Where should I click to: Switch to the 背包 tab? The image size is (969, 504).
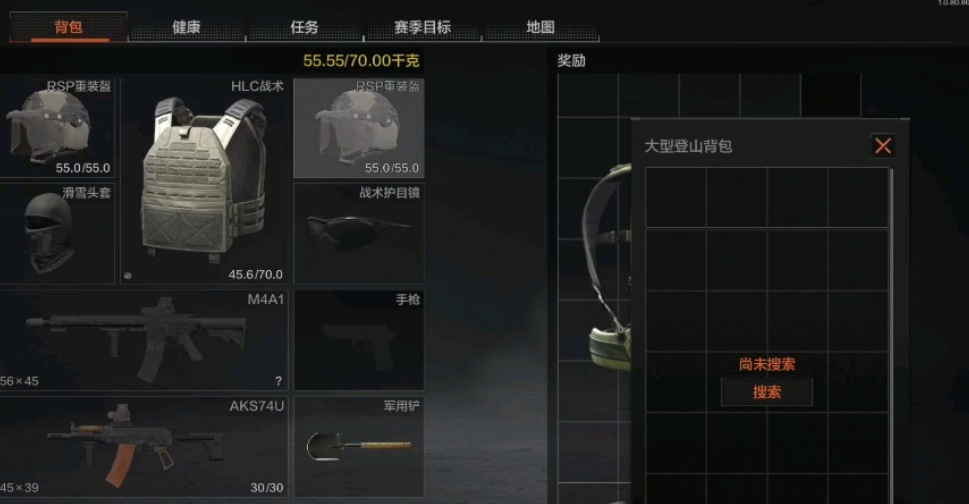68,27
